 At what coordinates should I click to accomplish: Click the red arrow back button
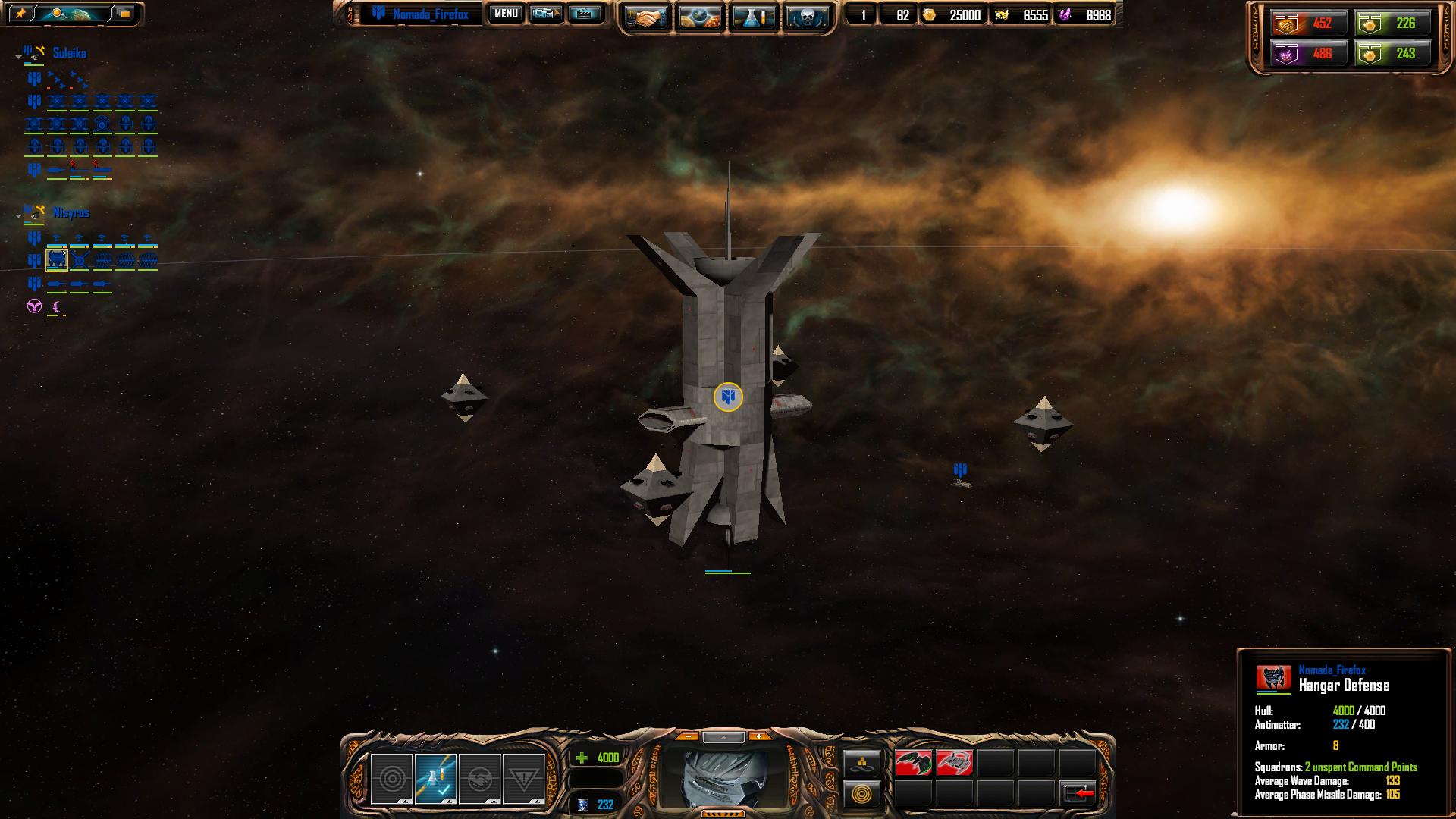[x=1078, y=793]
